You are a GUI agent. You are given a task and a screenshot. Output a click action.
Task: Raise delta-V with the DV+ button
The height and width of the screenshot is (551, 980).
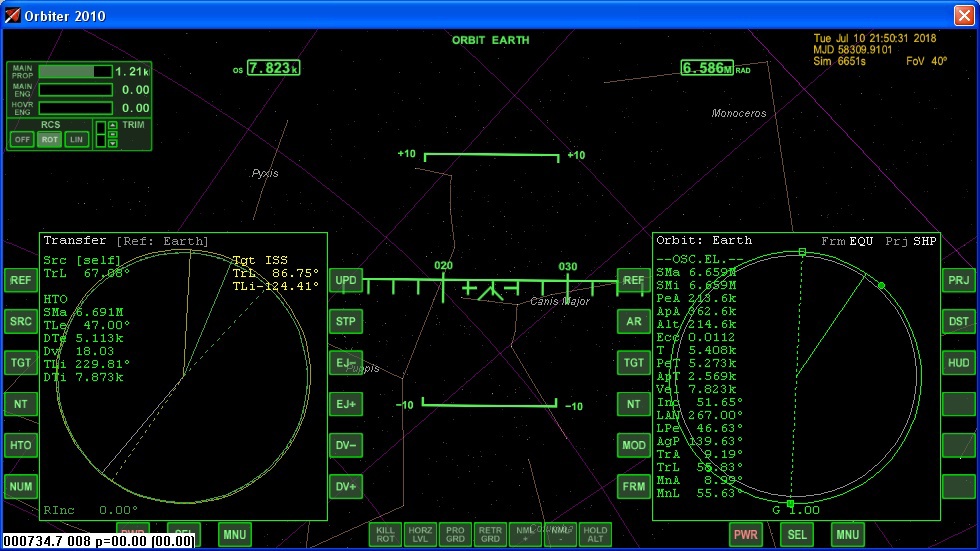point(346,487)
